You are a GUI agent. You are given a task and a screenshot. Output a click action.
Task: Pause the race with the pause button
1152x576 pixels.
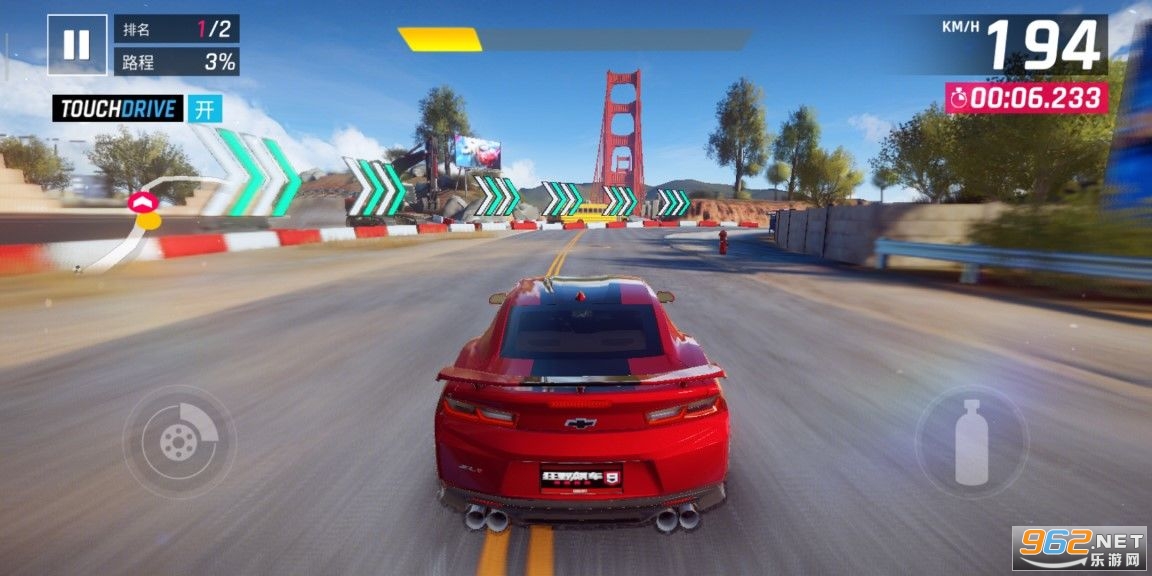click(x=77, y=45)
